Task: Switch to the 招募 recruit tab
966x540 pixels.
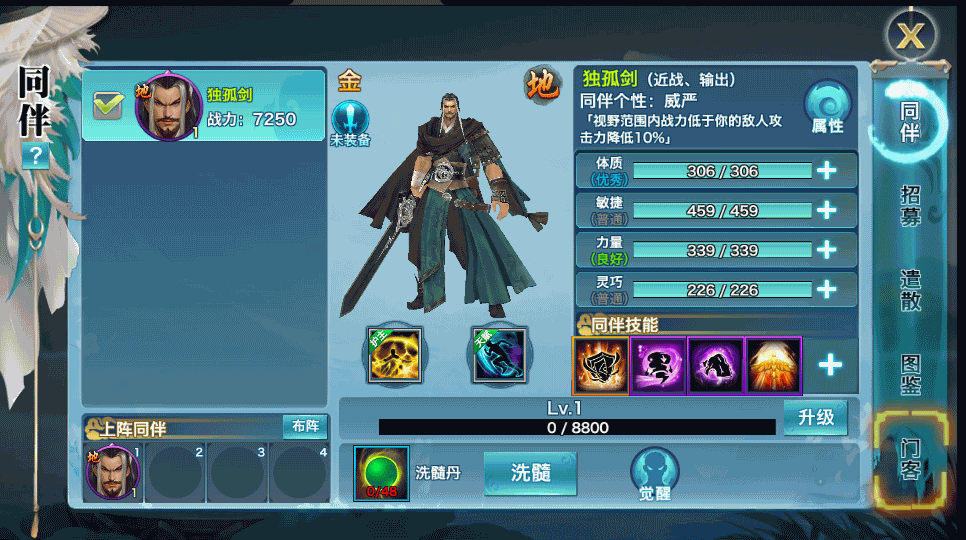Action: 910,206
